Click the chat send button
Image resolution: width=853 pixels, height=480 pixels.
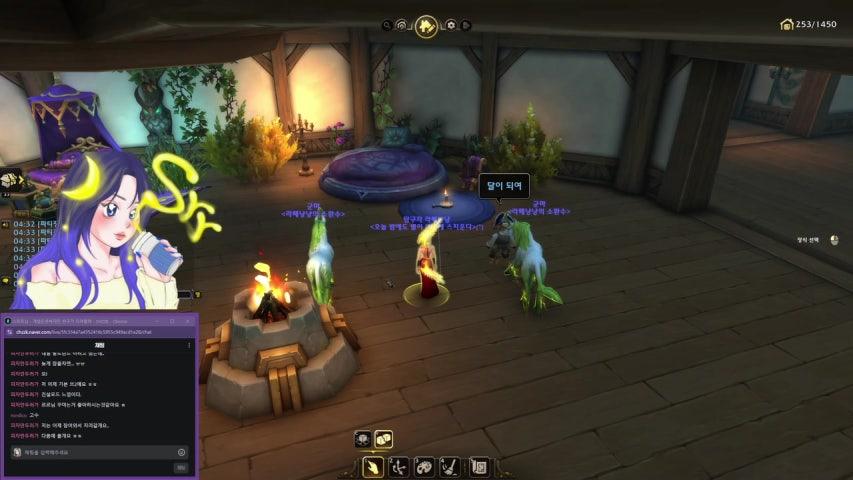181,467
